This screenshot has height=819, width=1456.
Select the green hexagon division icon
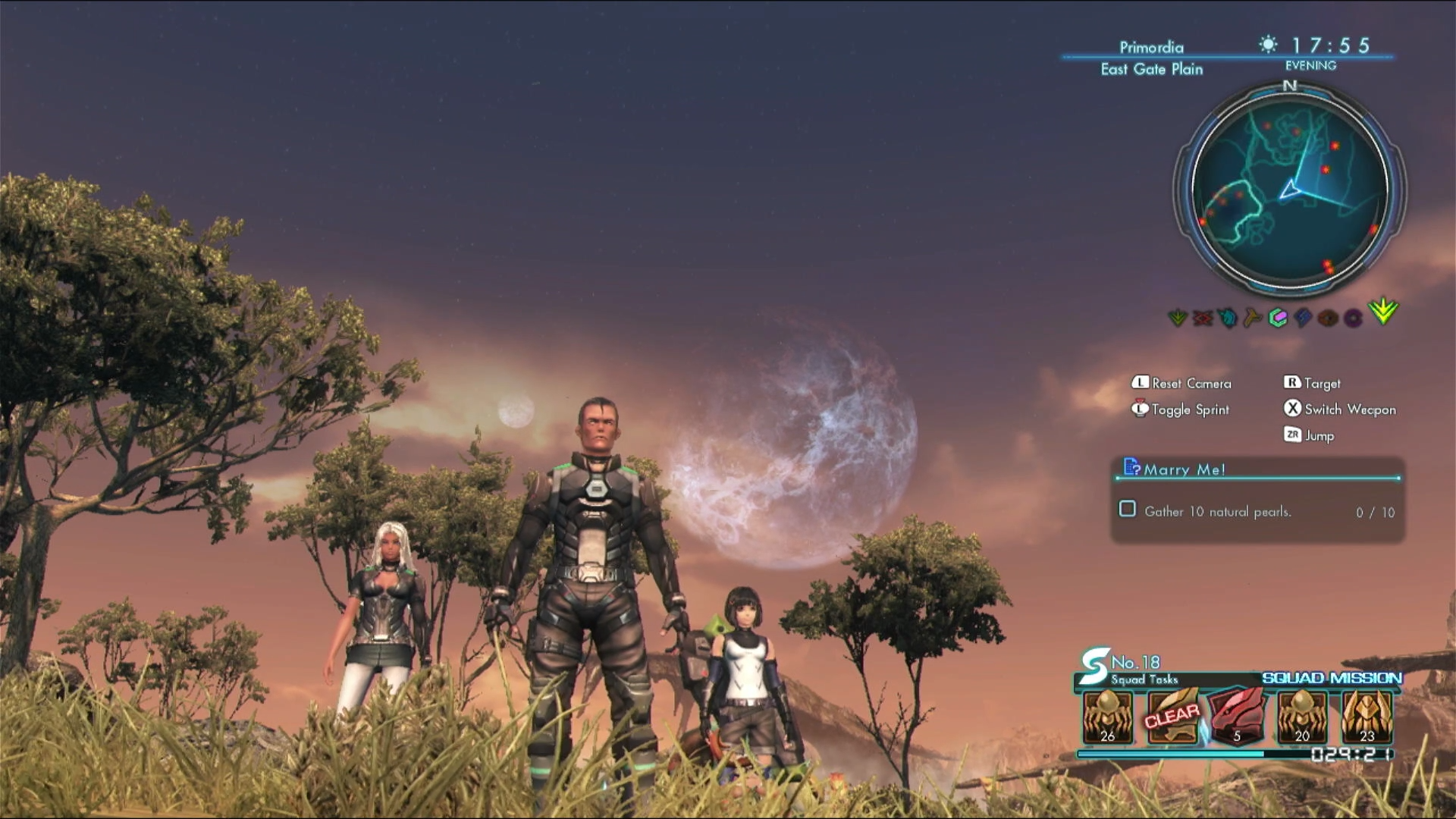pos(1278,318)
